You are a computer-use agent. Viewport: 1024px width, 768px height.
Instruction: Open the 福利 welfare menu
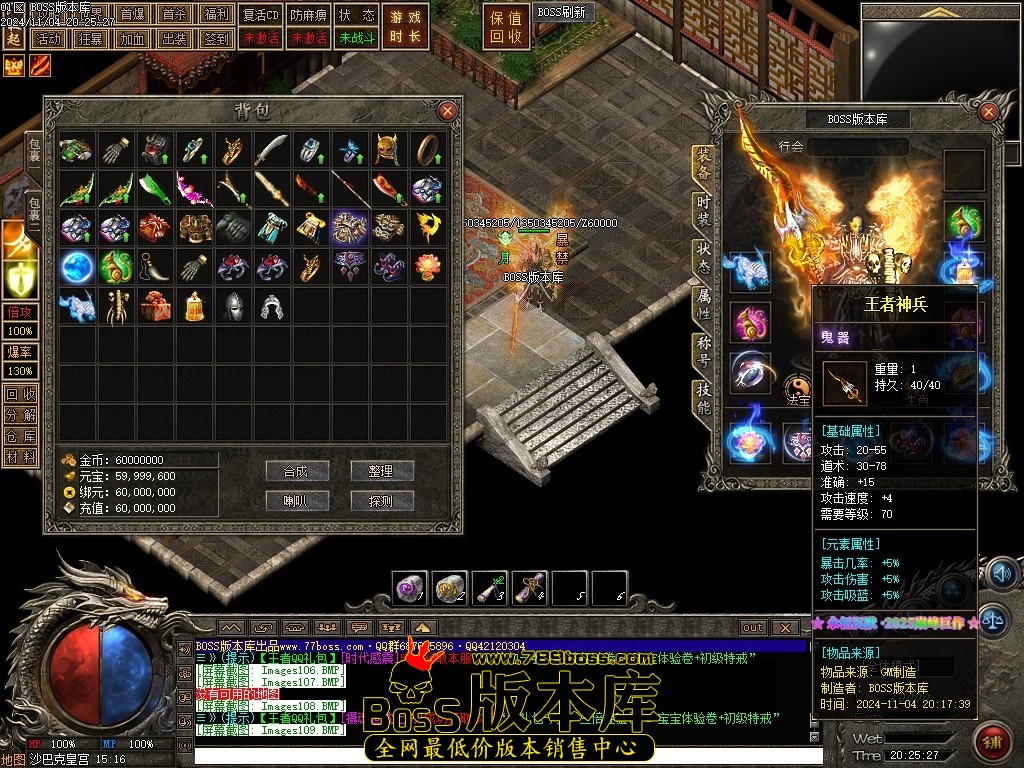coord(215,15)
